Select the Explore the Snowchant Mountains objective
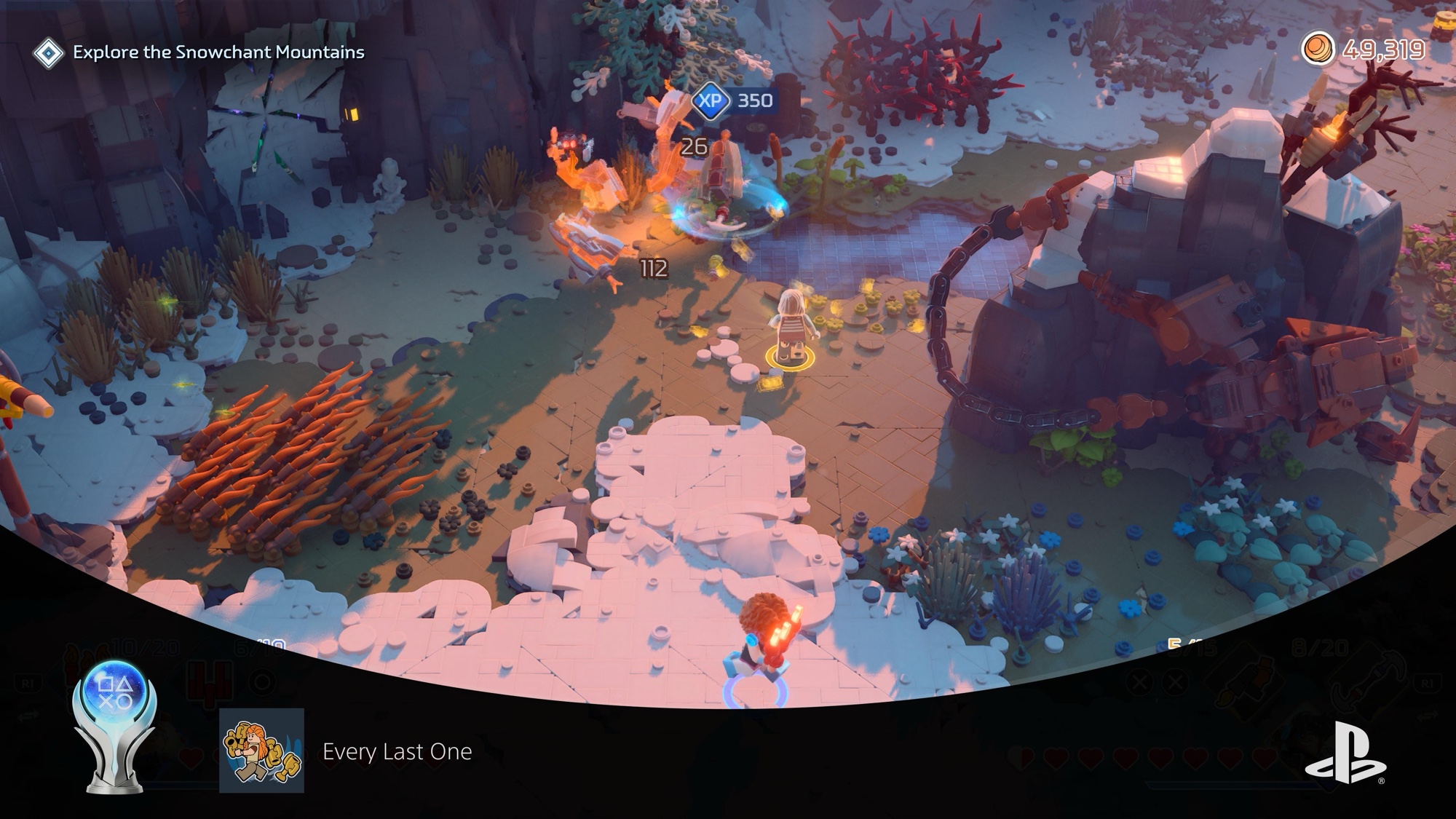Image resolution: width=1456 pixels, height=819 pixels. click(218, 52)
